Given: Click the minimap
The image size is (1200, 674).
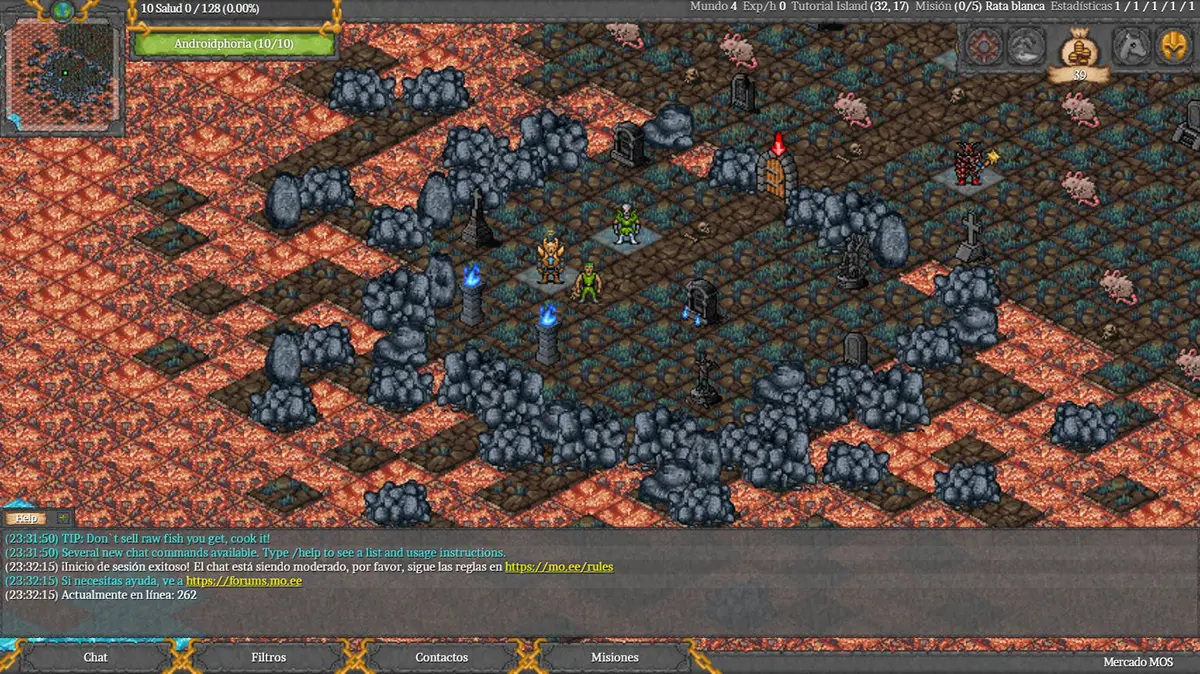Looking at the screenshot, I should [63, 75].
